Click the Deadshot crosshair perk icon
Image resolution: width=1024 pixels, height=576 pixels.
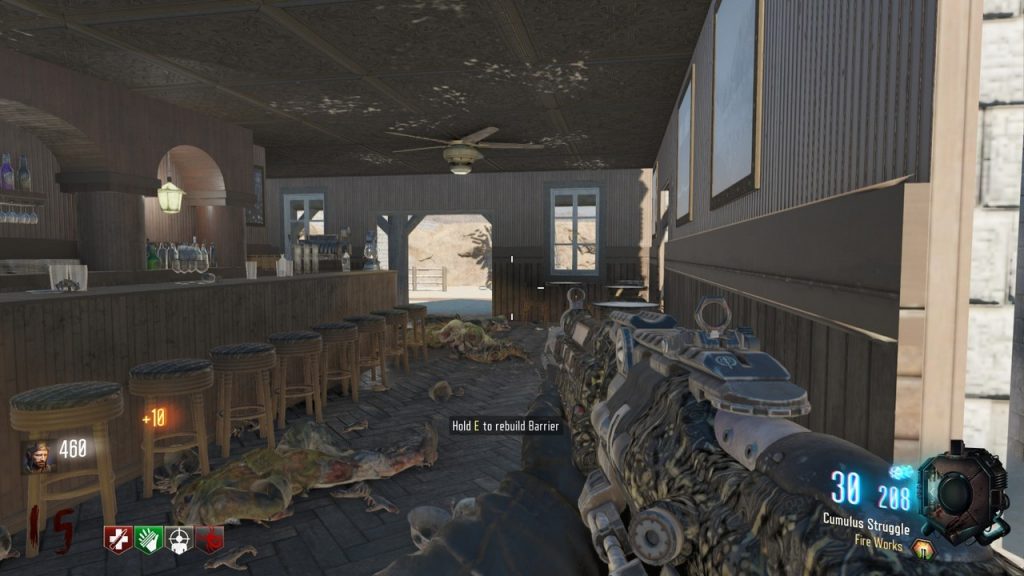[x=179, y=539]
